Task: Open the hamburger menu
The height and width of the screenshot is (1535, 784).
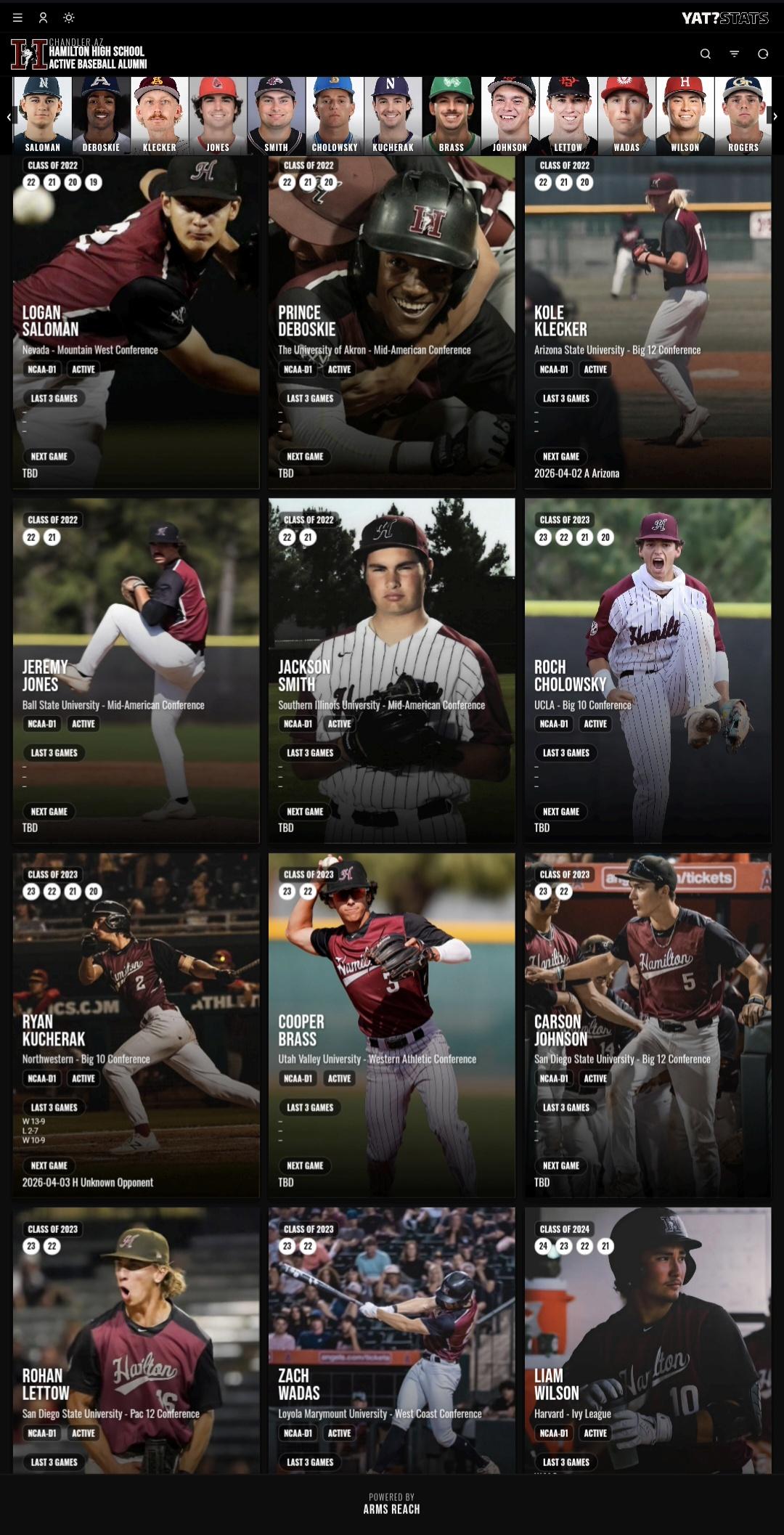Action: (x=17, y=17)
